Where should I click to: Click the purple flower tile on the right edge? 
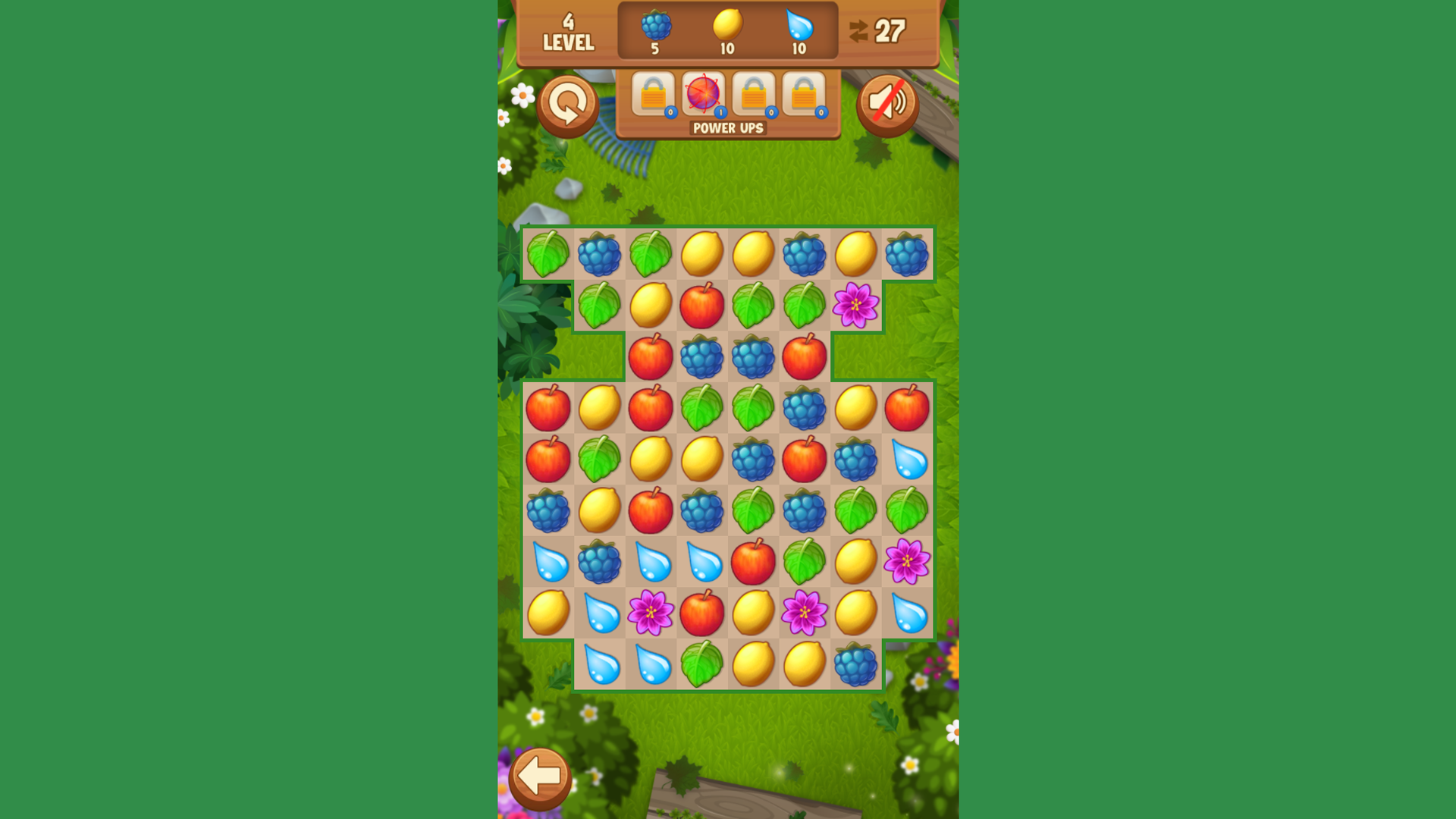click(x=907, y=560)
